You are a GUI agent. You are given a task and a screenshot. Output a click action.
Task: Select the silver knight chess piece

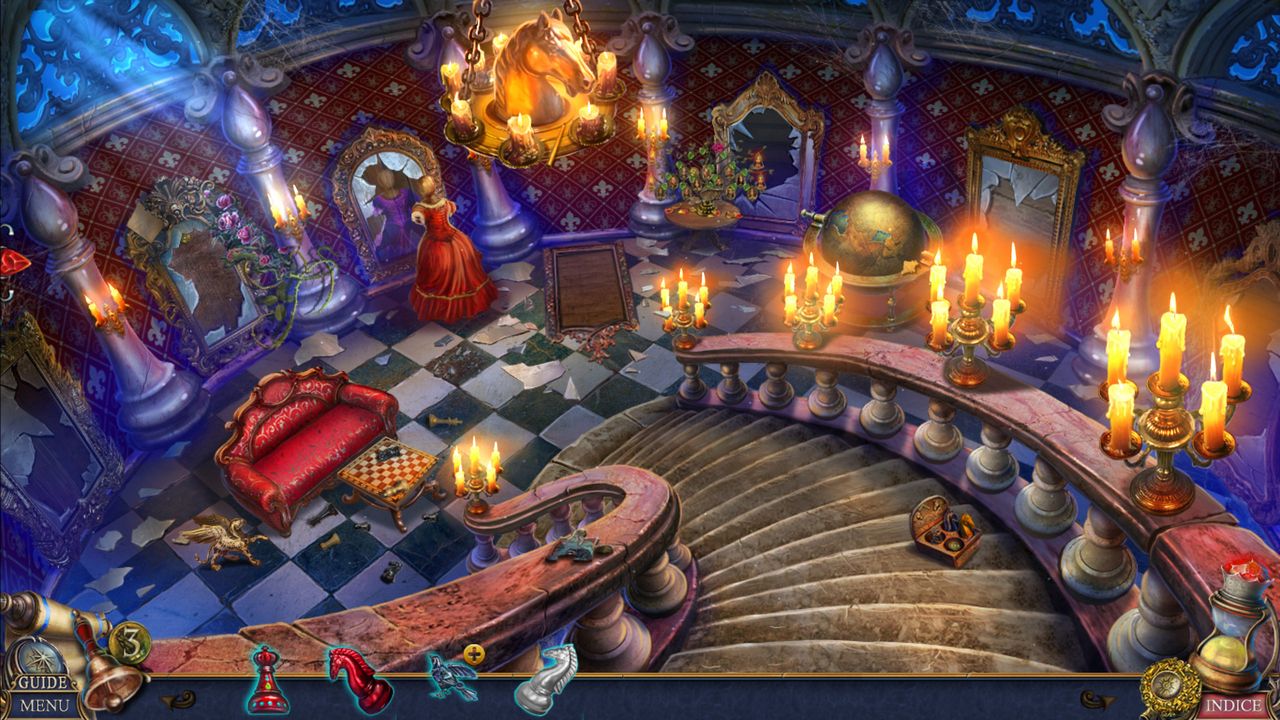(x=546, y=680)
